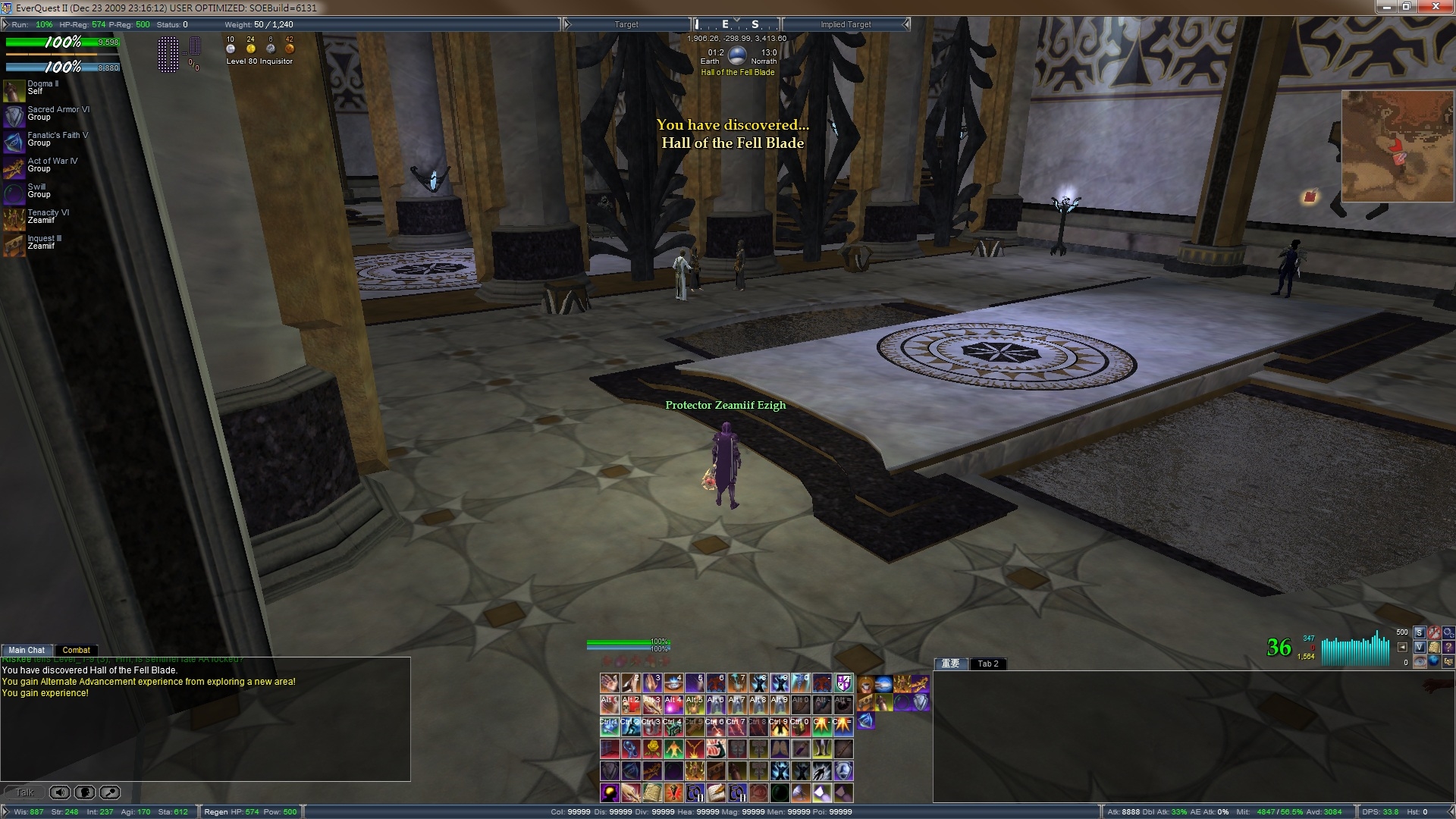Minimize the EverQuest II window
Screen dimensions: 1456x819
(x=1386, y=7)
